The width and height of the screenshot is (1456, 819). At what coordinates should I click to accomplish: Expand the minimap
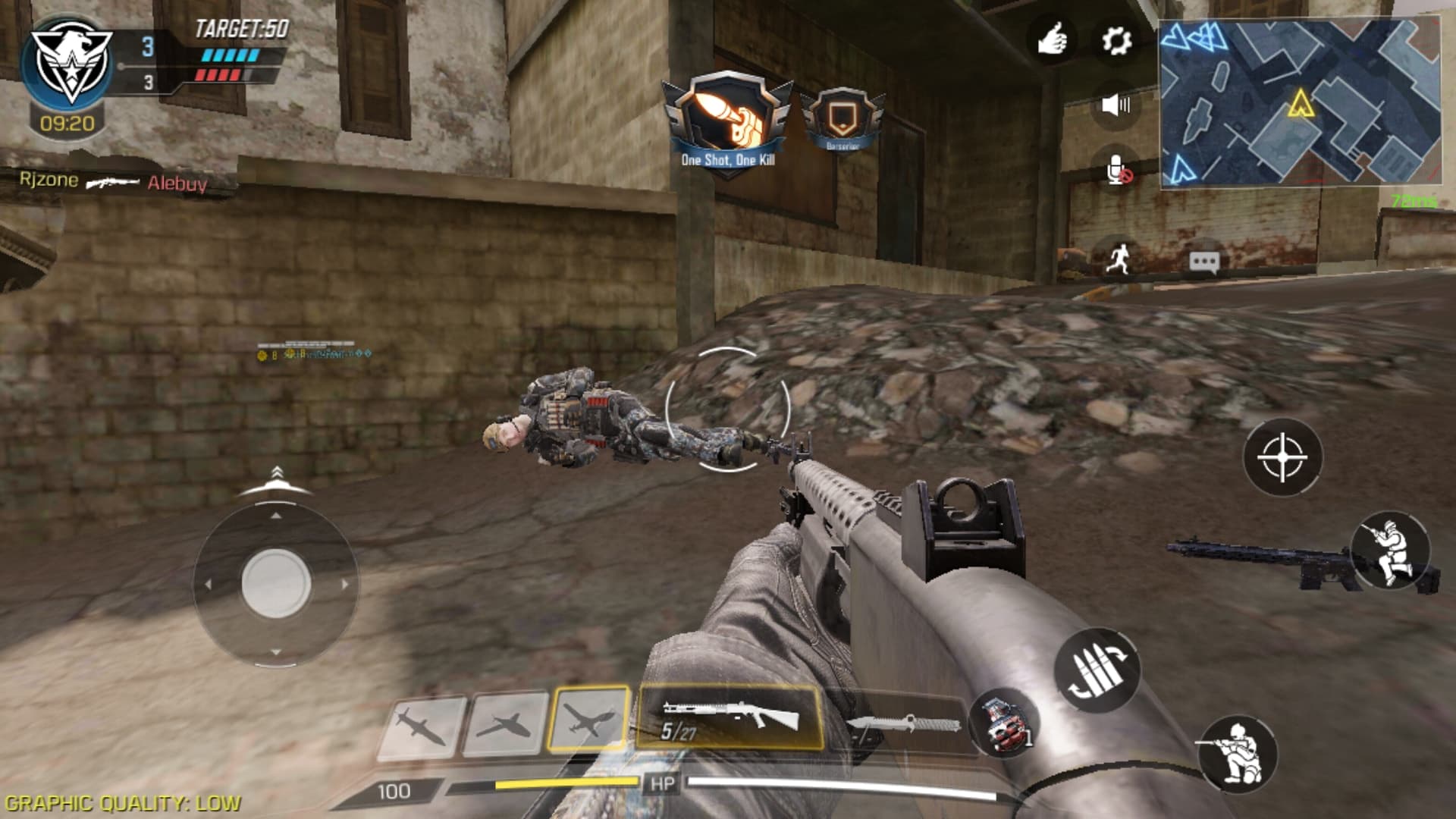[x=1299, y=102]
